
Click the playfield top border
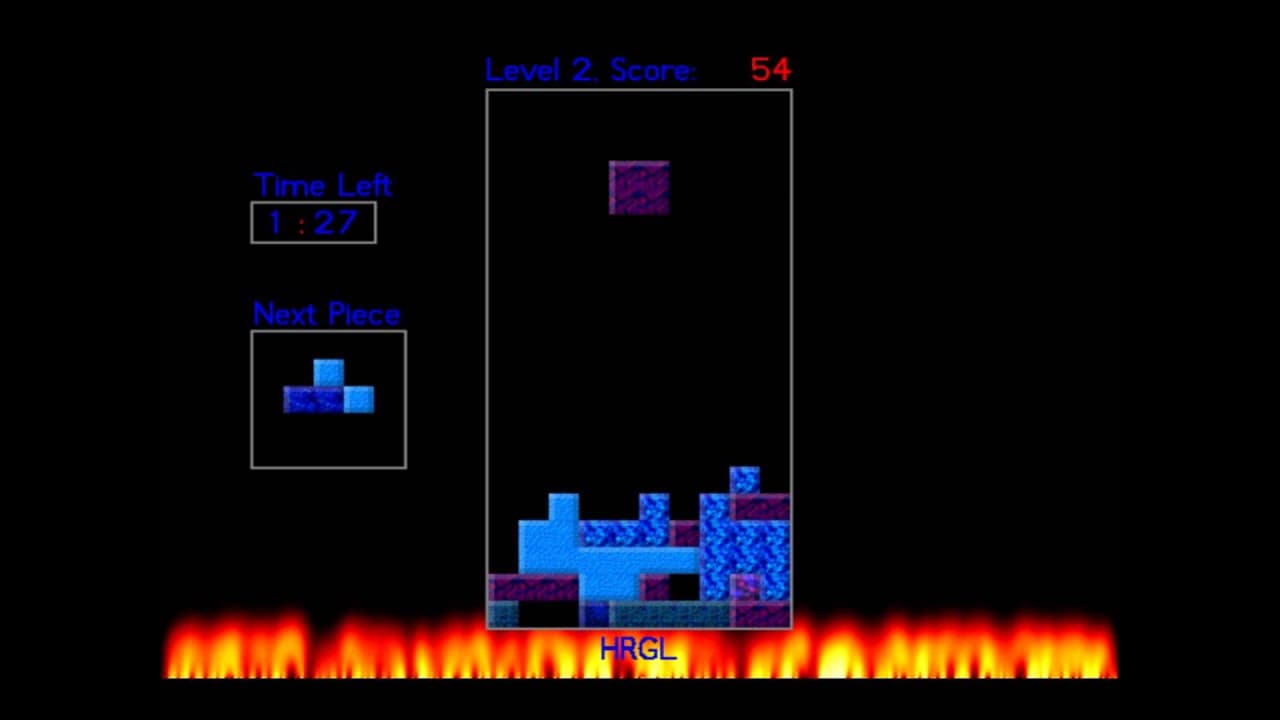tap(638, 88)
